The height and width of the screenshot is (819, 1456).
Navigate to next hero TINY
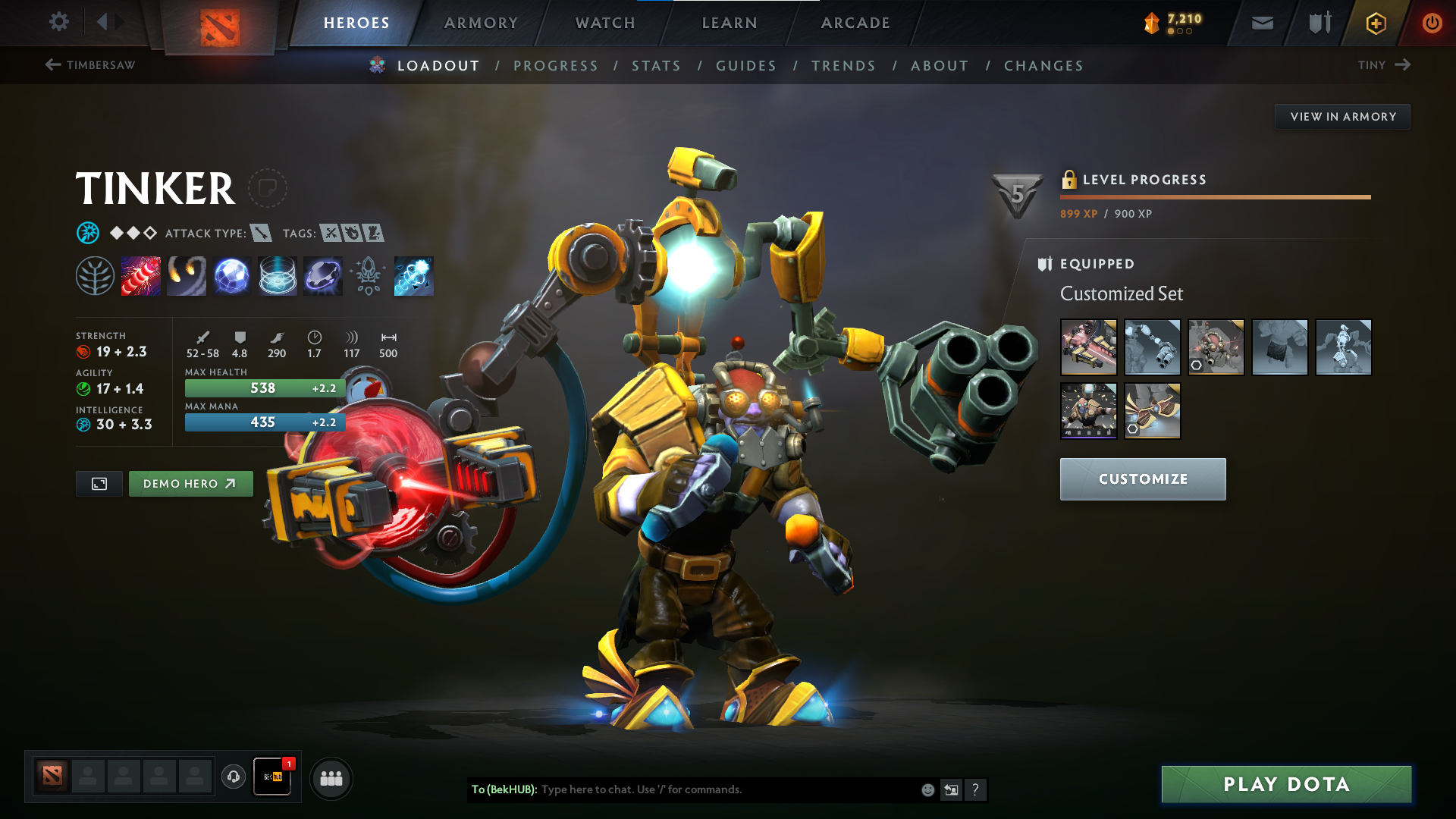(x=1385, y=65)
